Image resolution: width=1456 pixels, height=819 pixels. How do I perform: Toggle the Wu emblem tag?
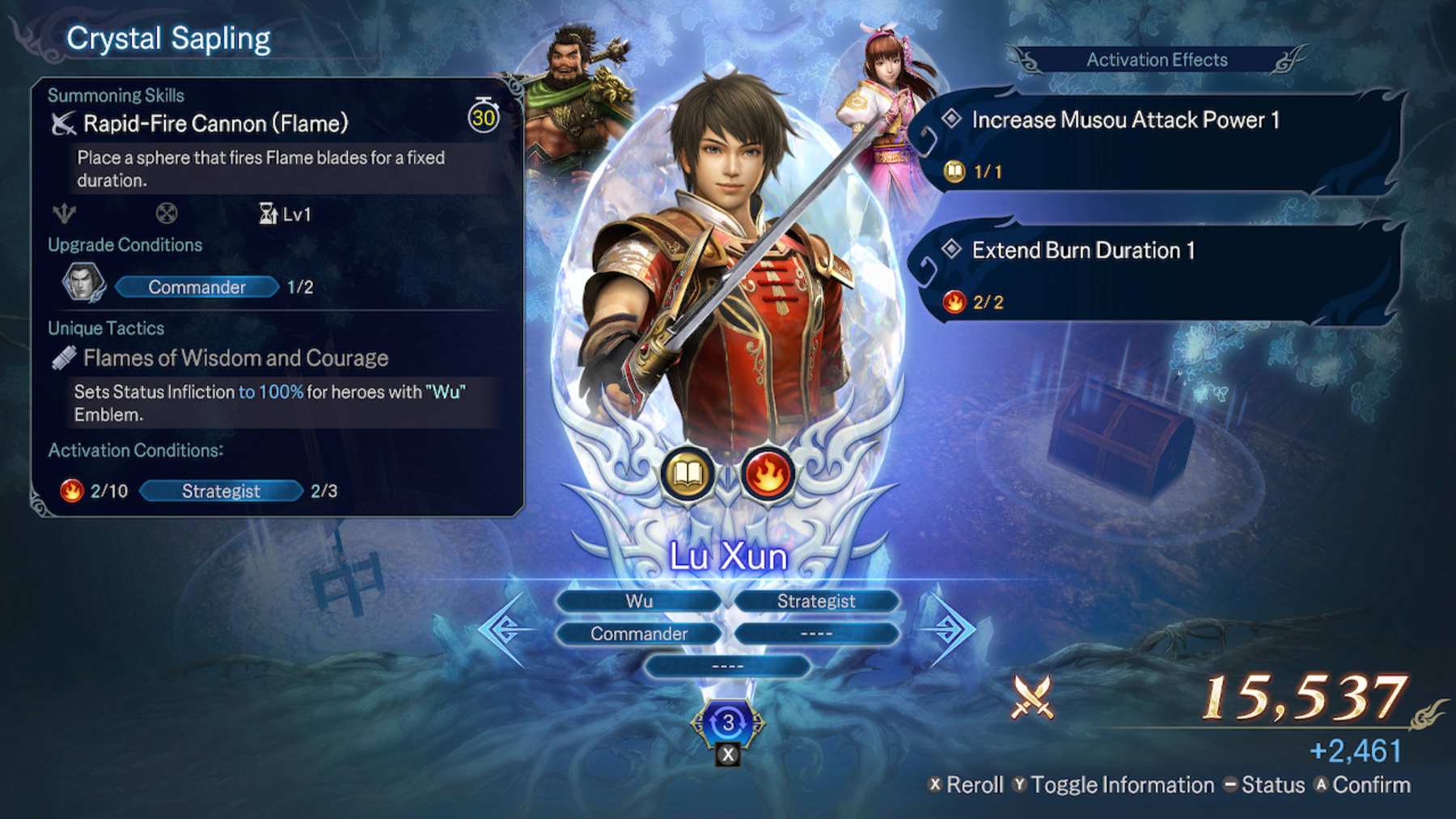(637, 601)
